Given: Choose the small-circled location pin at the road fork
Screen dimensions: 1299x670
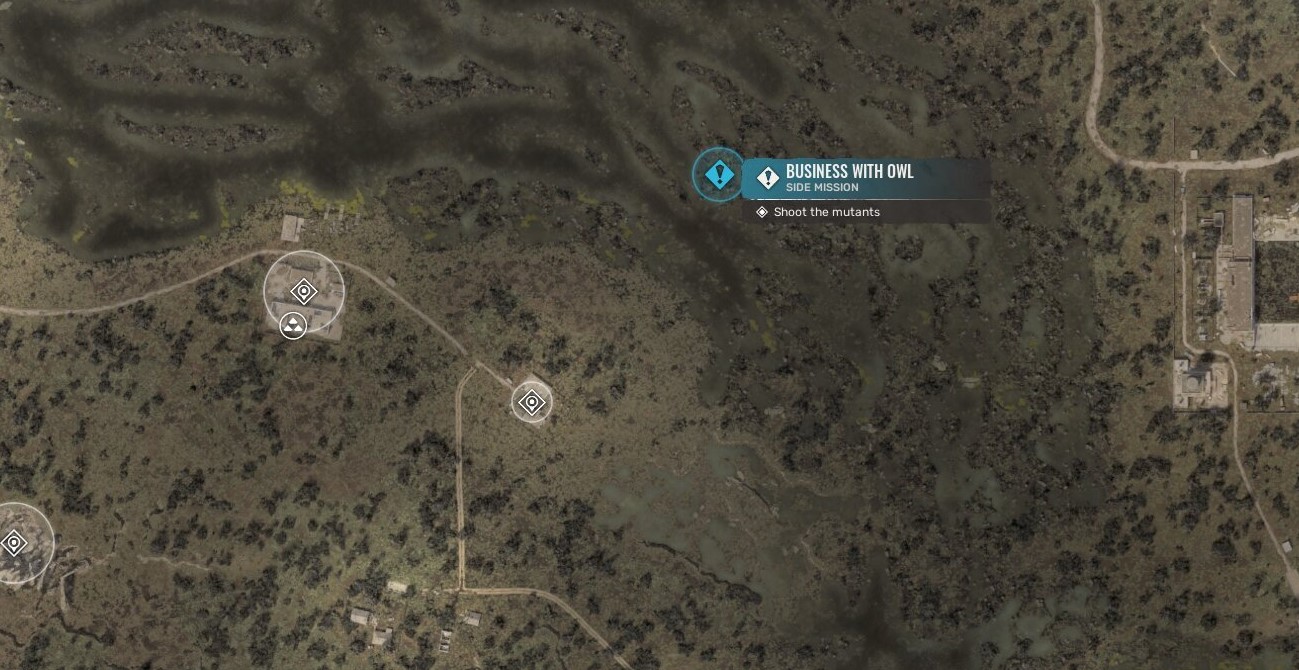Looking at the screenshot, I should [x=532, y=403].
